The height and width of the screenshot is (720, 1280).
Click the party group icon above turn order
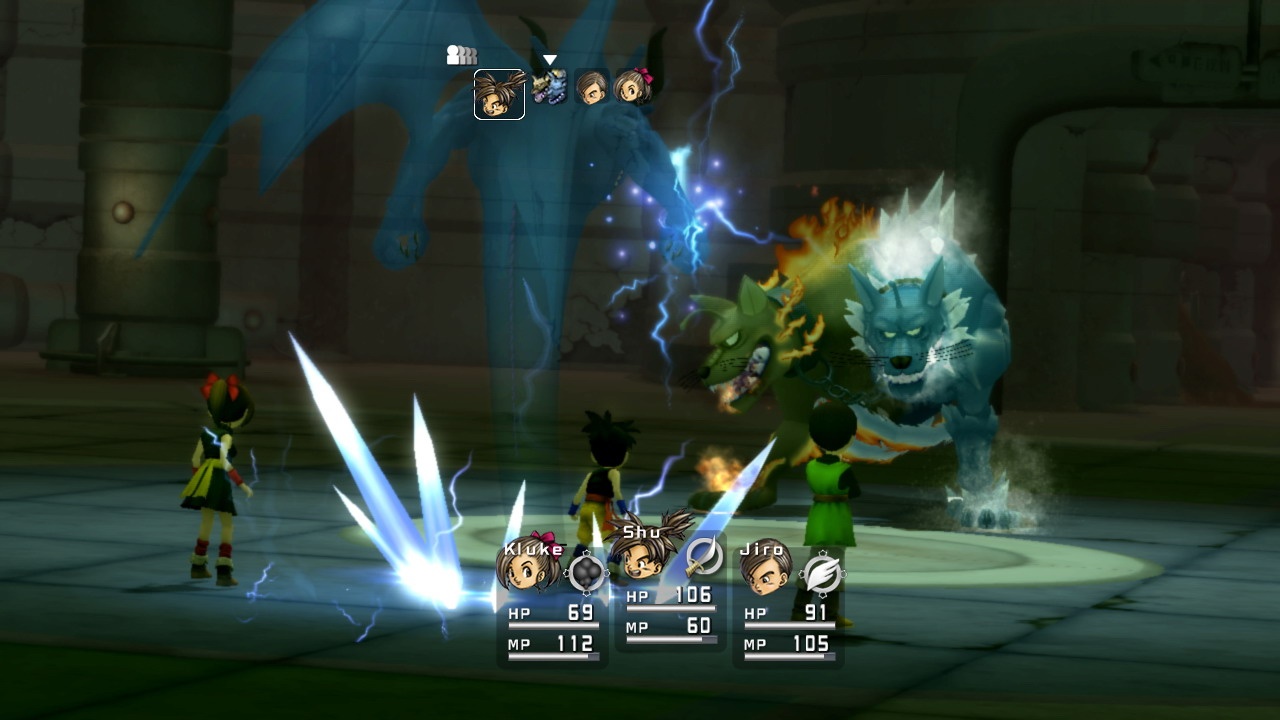coord(461,56)
